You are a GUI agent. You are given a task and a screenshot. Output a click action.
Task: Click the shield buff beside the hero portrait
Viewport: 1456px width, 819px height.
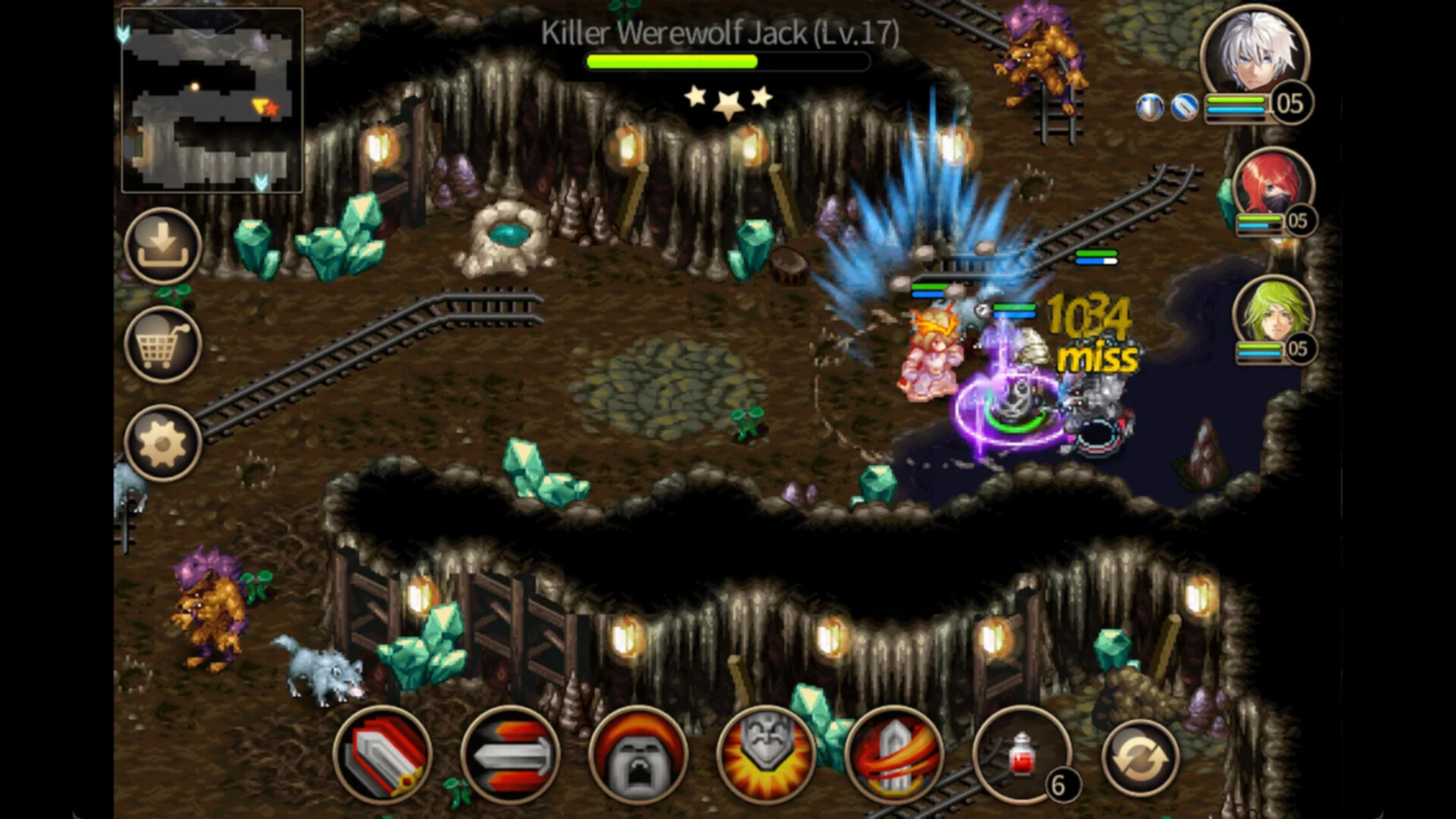tap(1150, 107)
